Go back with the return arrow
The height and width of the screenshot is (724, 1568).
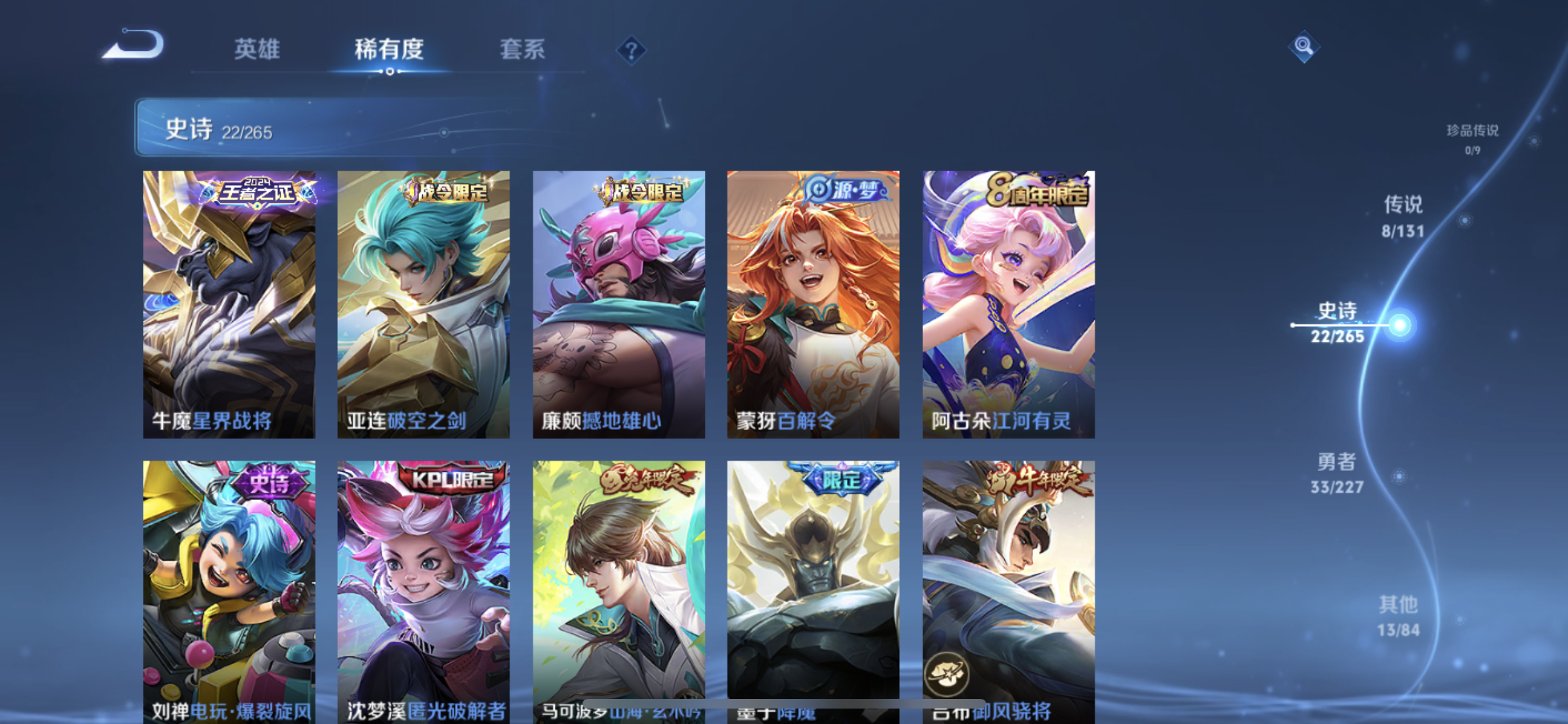(x=133, y=45)
